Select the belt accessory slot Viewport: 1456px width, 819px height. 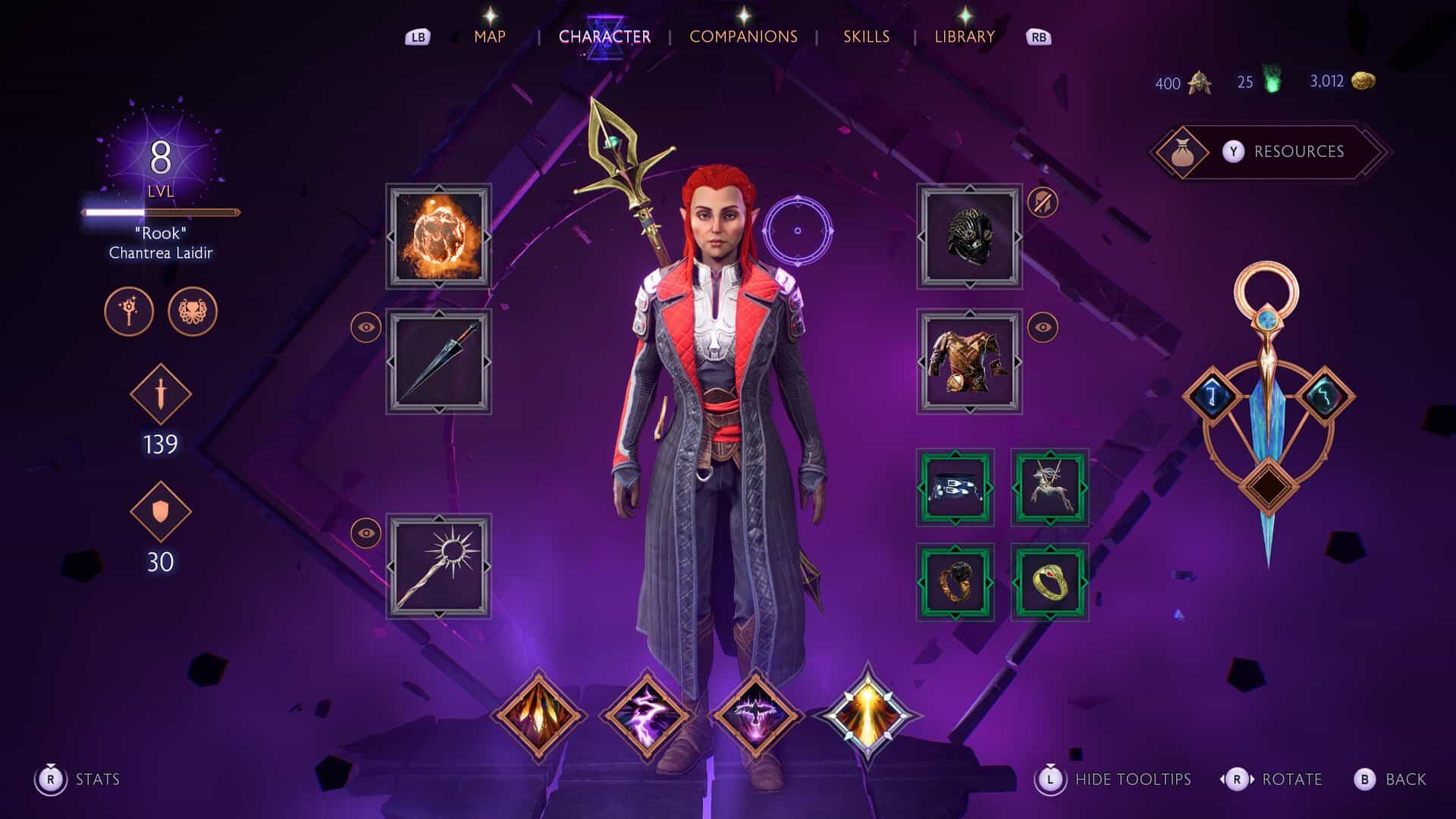955,488
